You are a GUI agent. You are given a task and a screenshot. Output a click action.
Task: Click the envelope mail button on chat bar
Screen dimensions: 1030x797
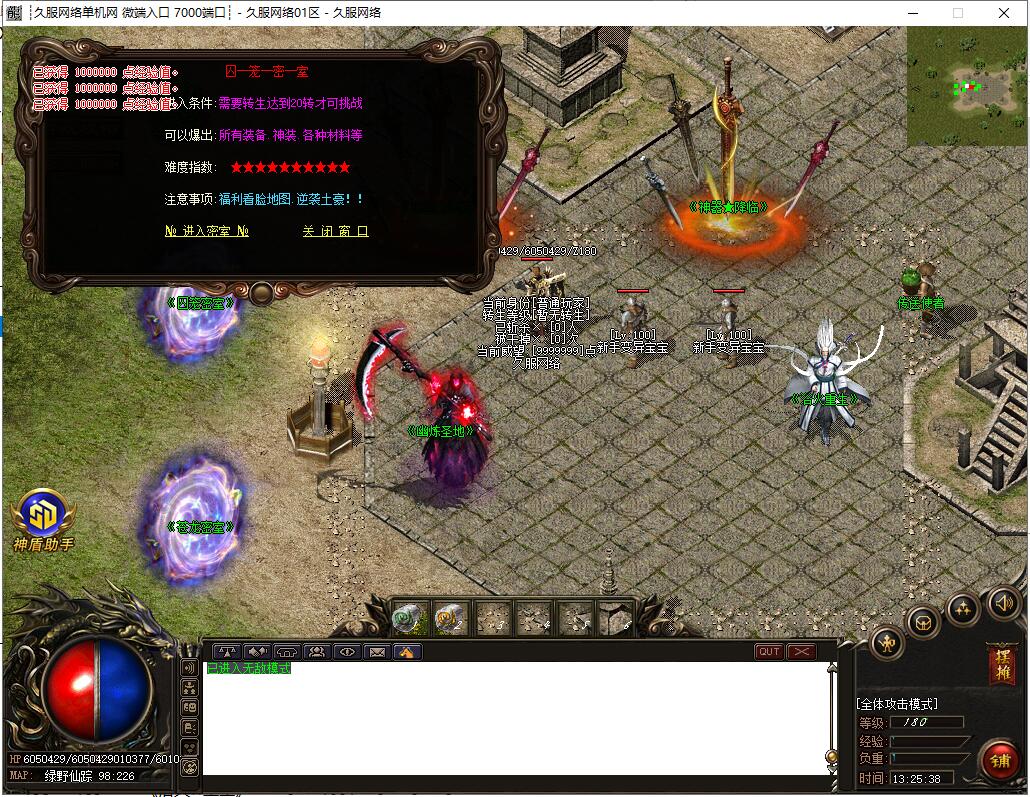377,652
